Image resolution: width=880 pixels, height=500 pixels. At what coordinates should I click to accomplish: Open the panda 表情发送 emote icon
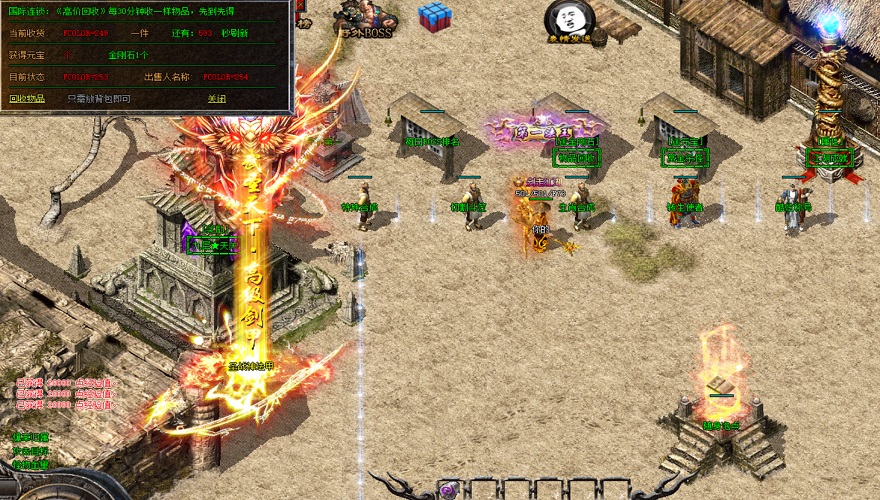[568, 18]
